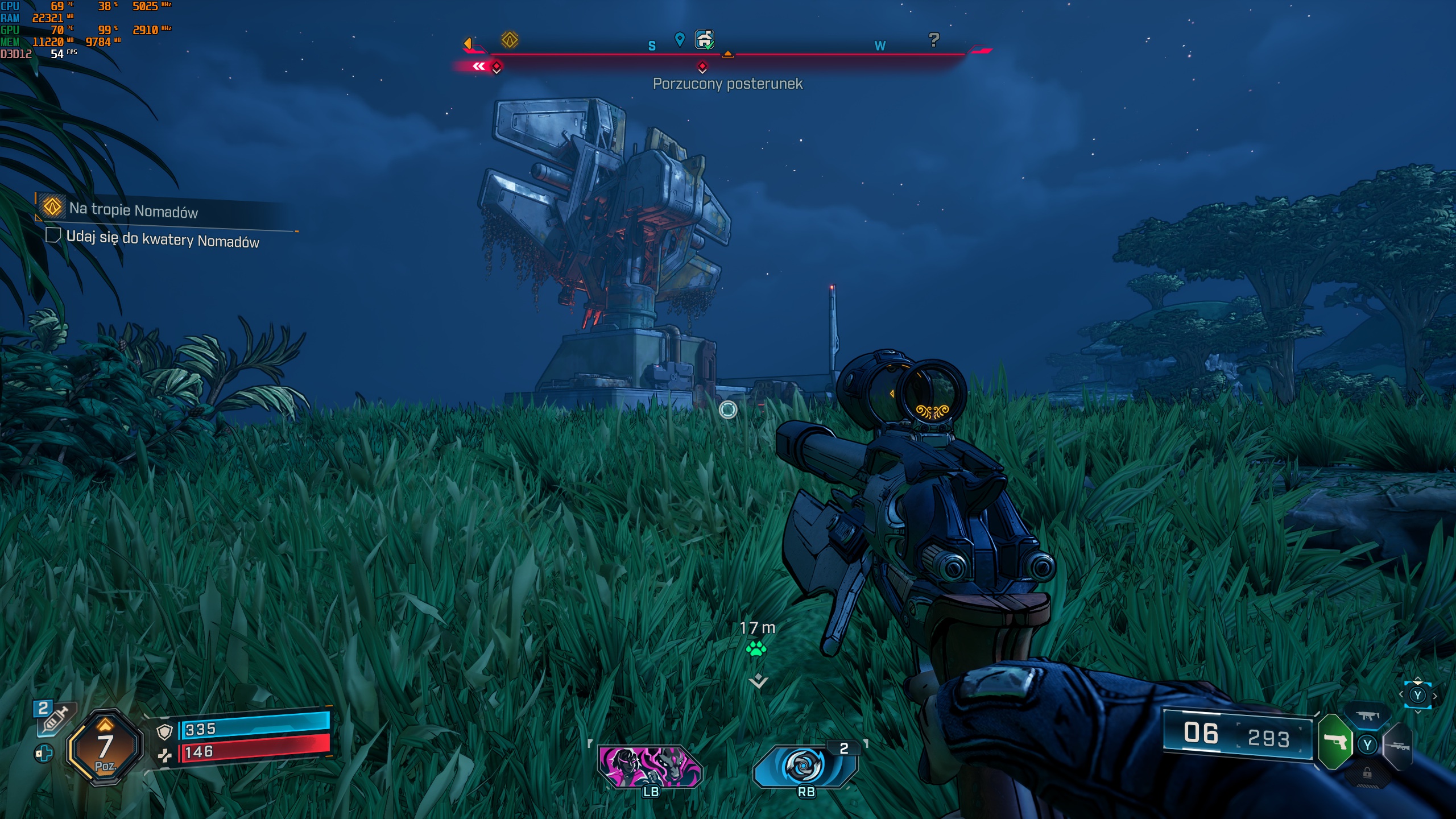The height and width of the screenshot is (819, 1456).
Task: Switch to the submachine gun slot
Action: pyautogui.click(x=1368, y=716)
